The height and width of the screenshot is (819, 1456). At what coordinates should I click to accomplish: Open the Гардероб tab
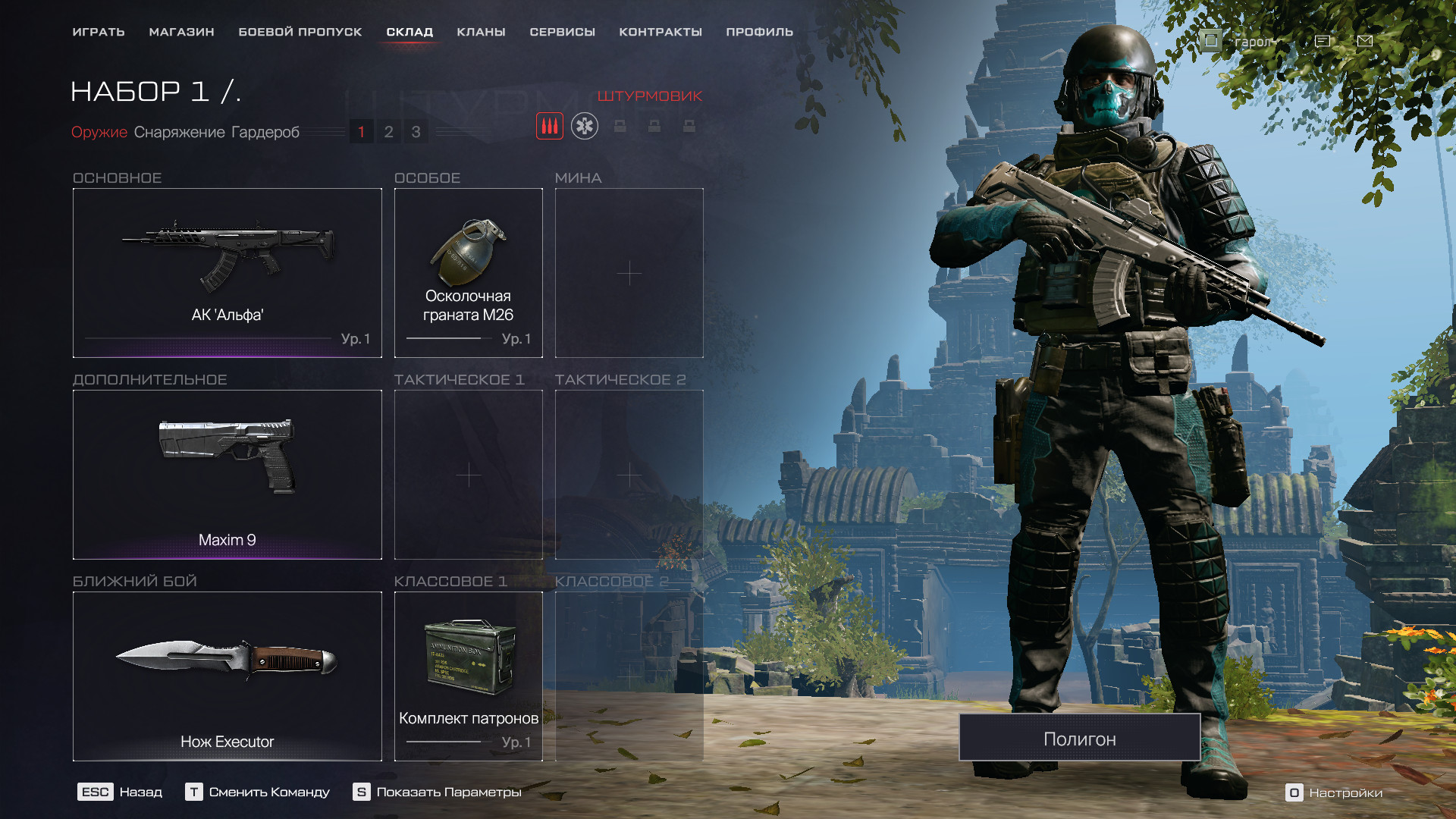pyautogui.click(x=265, y=132)
